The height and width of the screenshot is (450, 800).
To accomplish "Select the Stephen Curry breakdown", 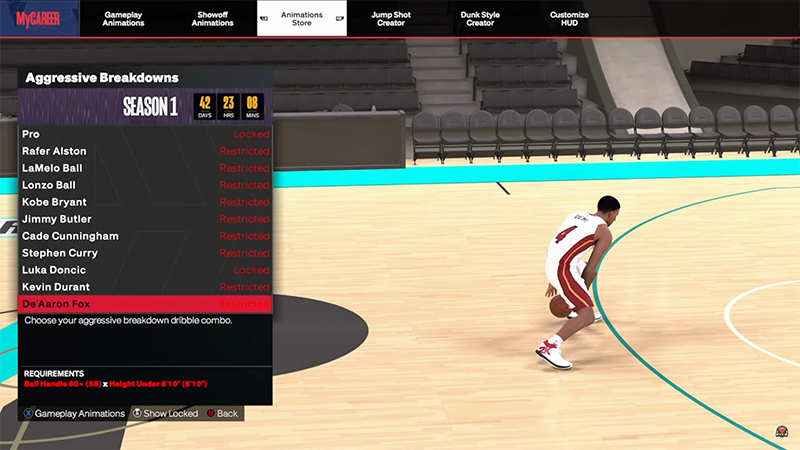I will [145, 253].
